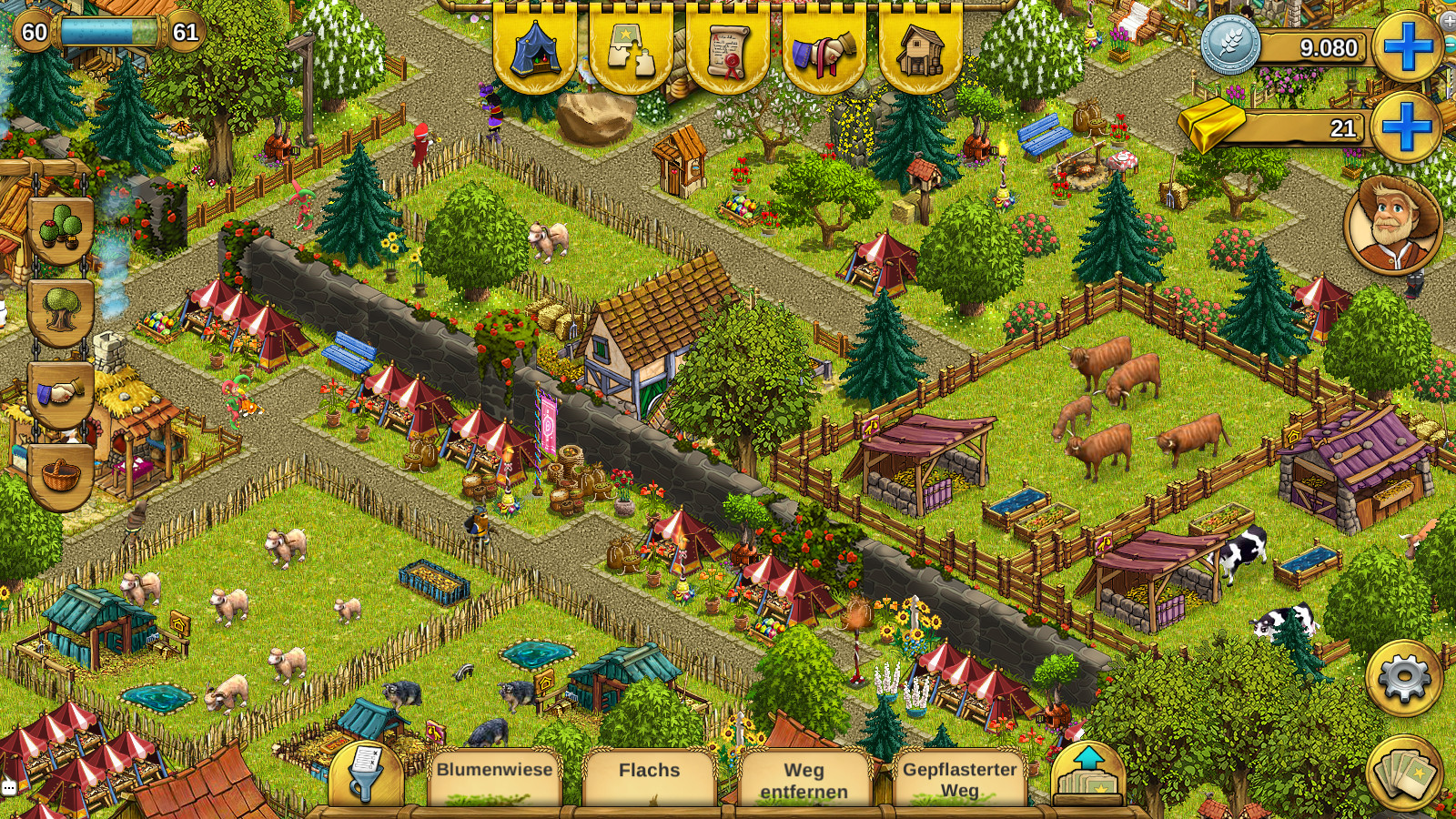Choose the Flachs build option

pos(649,775)
